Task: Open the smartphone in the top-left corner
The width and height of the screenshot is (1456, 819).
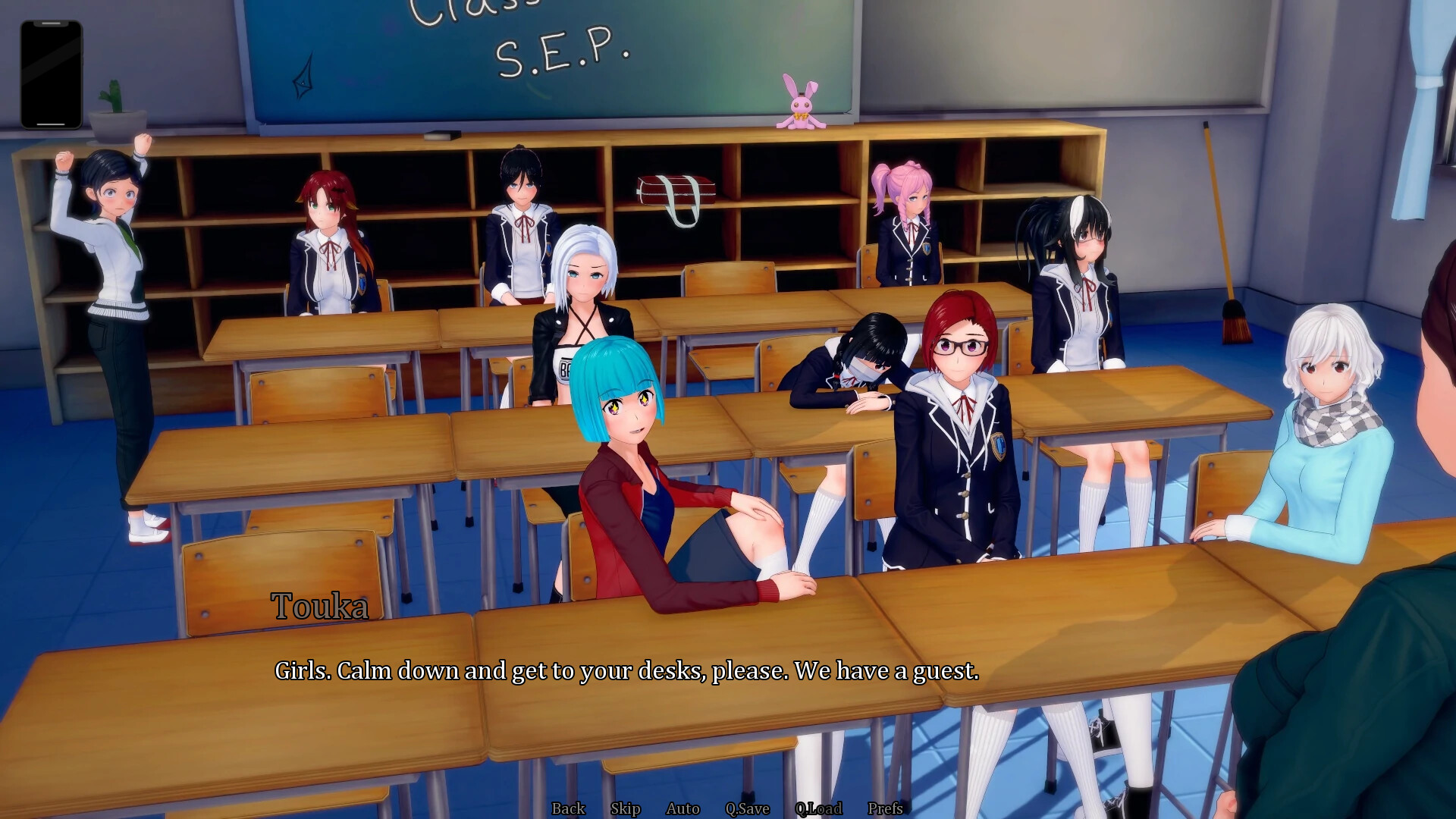Action: pyautogui.click(x=53, y=72)
